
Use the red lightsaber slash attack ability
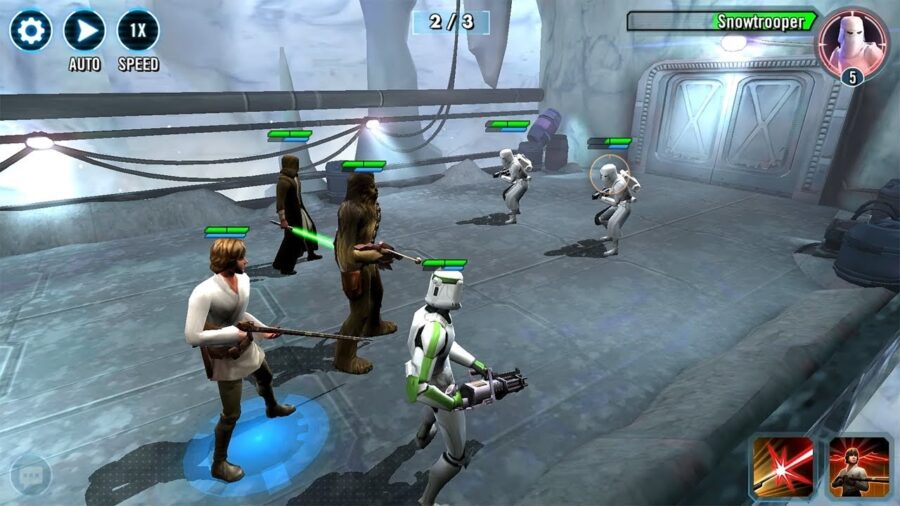point(783,467)
